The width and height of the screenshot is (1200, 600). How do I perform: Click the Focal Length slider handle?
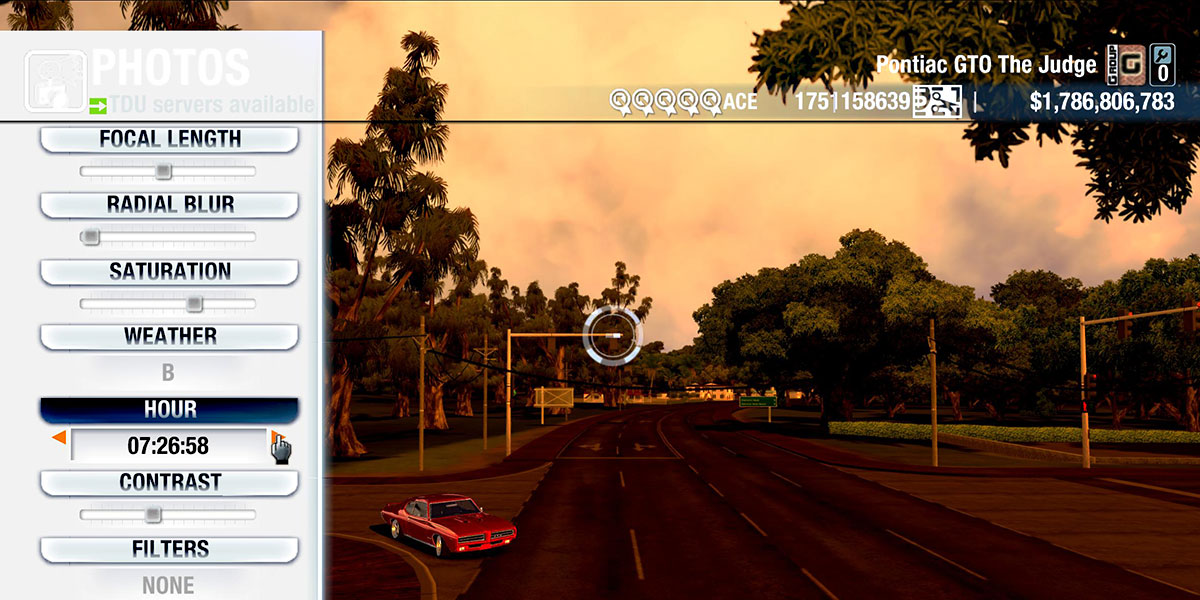163,172
